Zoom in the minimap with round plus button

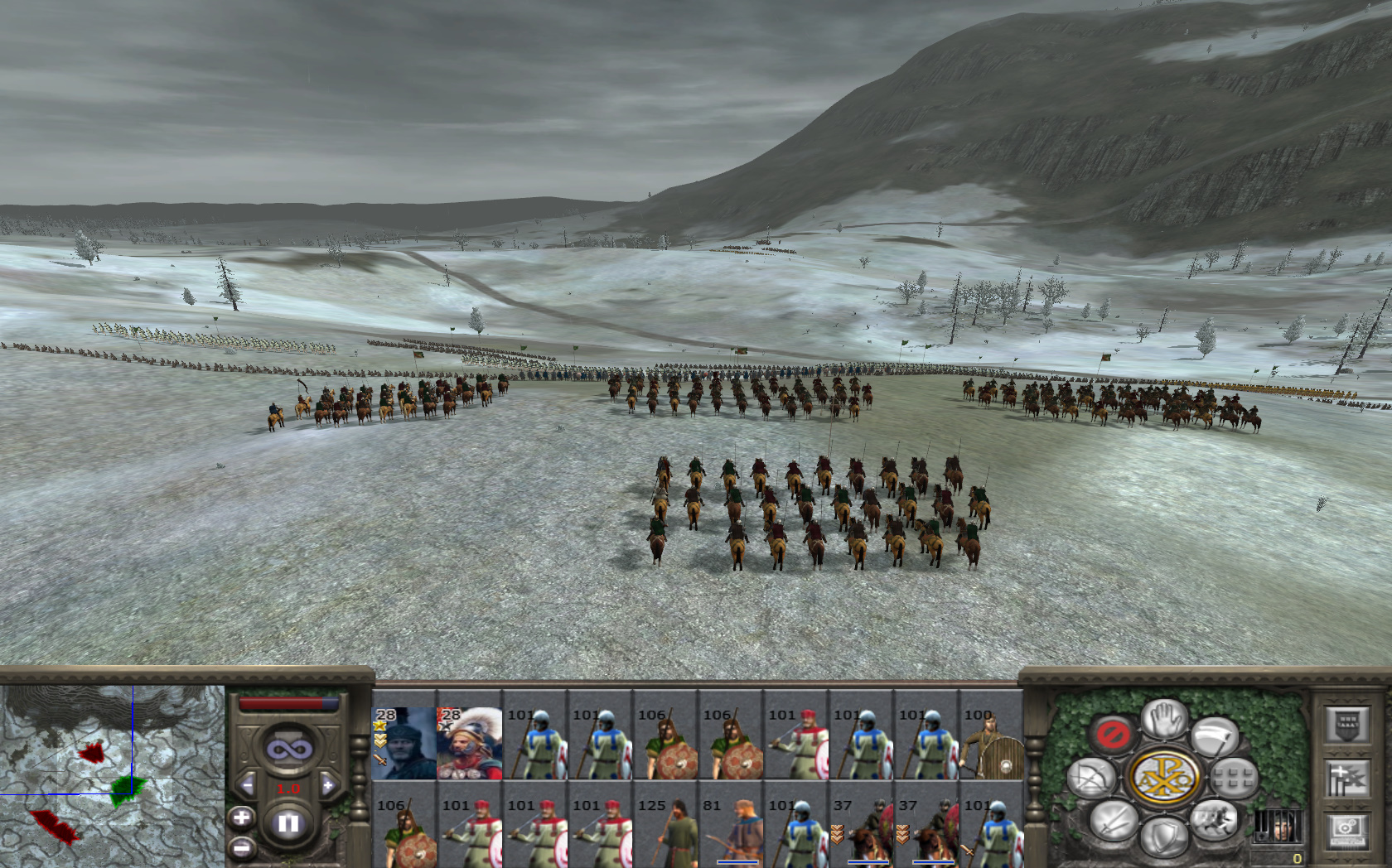[x=241, y=818]
